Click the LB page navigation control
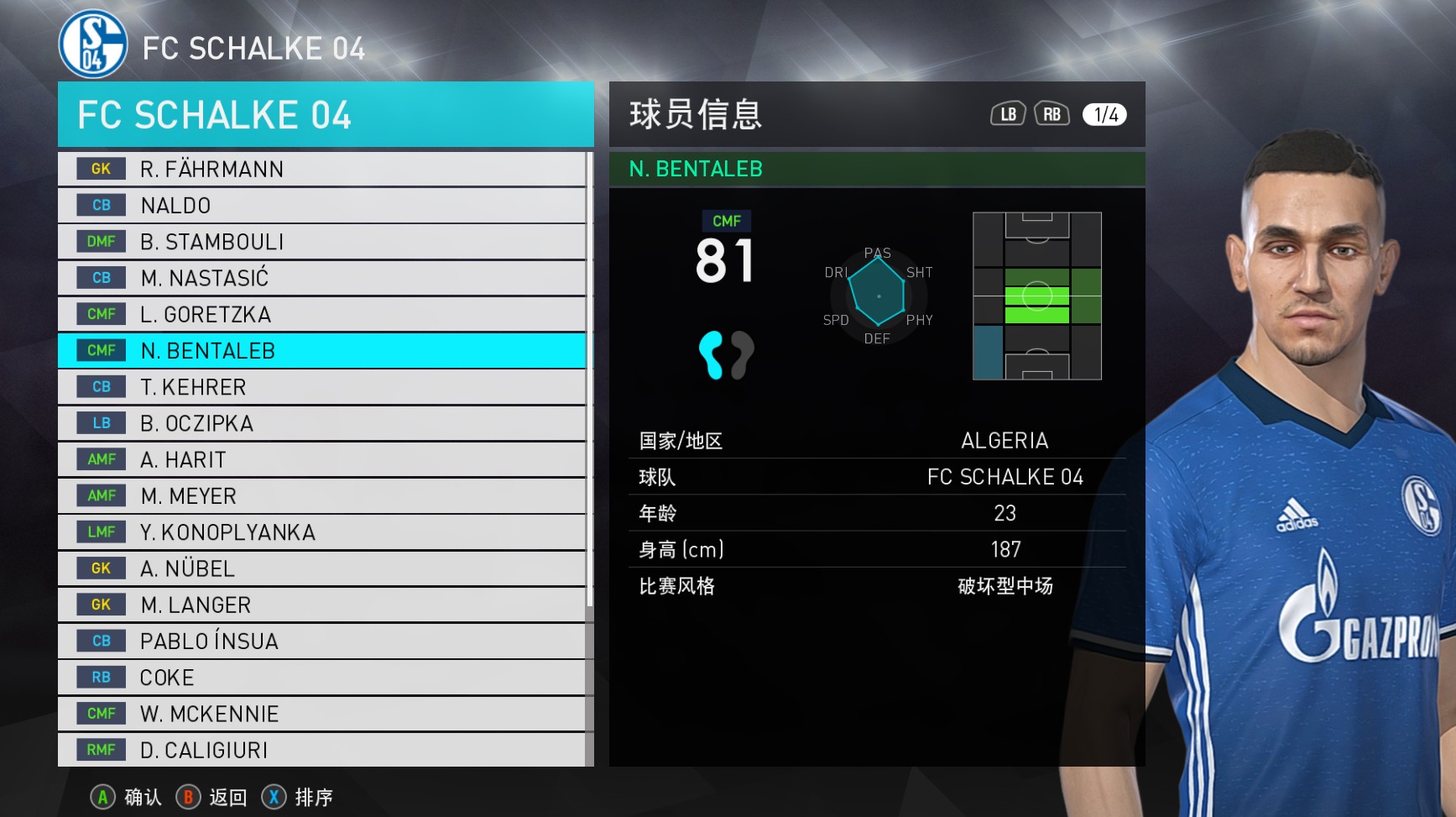Viewport: 1456px width, 817px height. pos(1006,113)
